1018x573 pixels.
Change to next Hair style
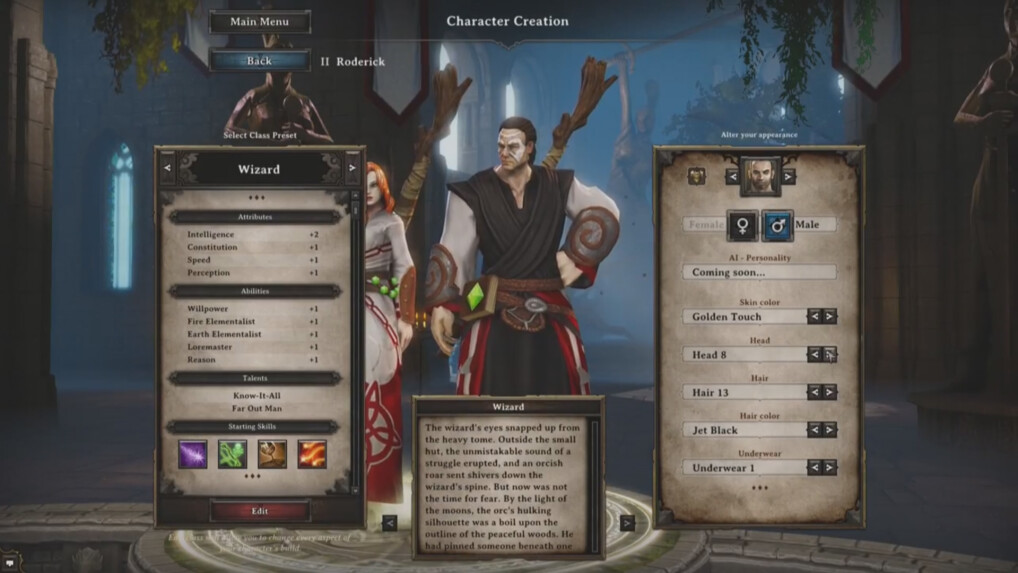point(830,392)
